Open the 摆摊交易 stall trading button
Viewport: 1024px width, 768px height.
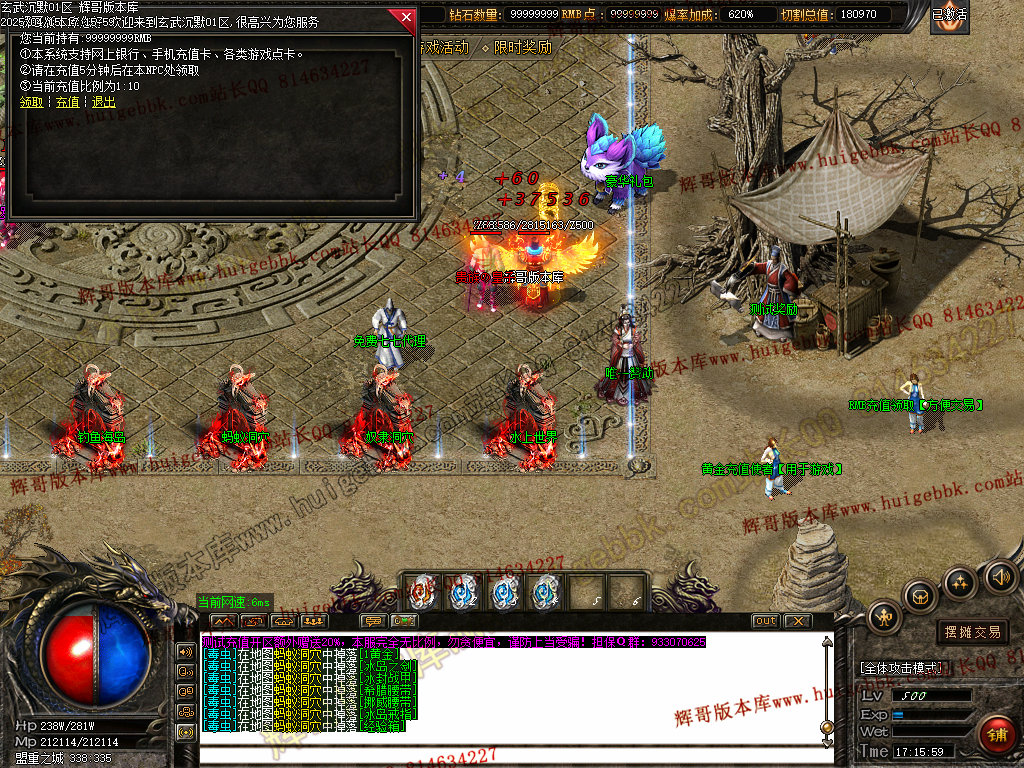972,632
